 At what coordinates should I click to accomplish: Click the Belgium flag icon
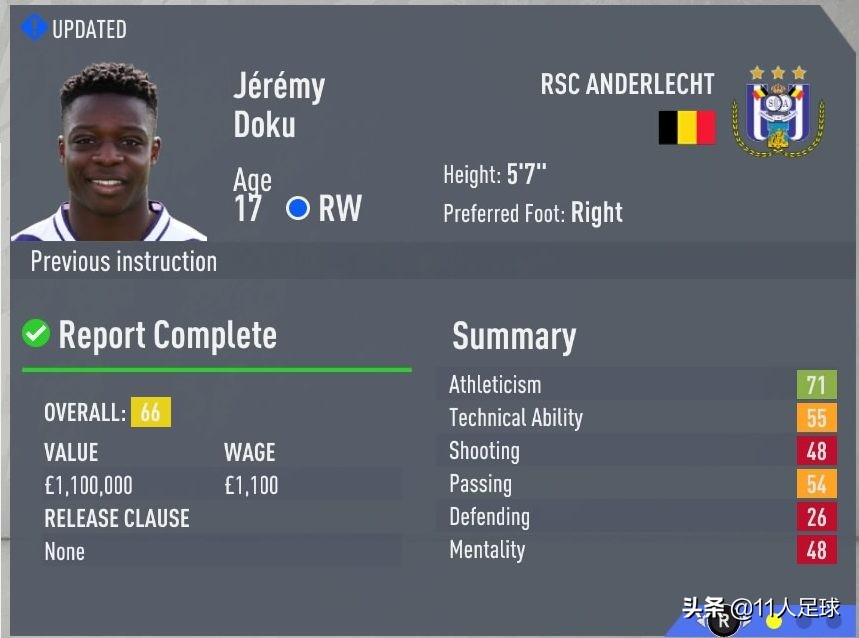point(686,127)
